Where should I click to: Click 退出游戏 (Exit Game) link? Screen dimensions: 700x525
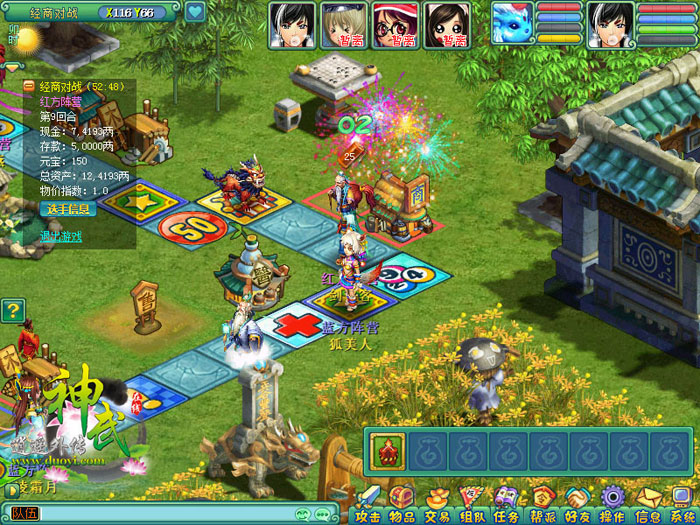click(x=60, y=236)
